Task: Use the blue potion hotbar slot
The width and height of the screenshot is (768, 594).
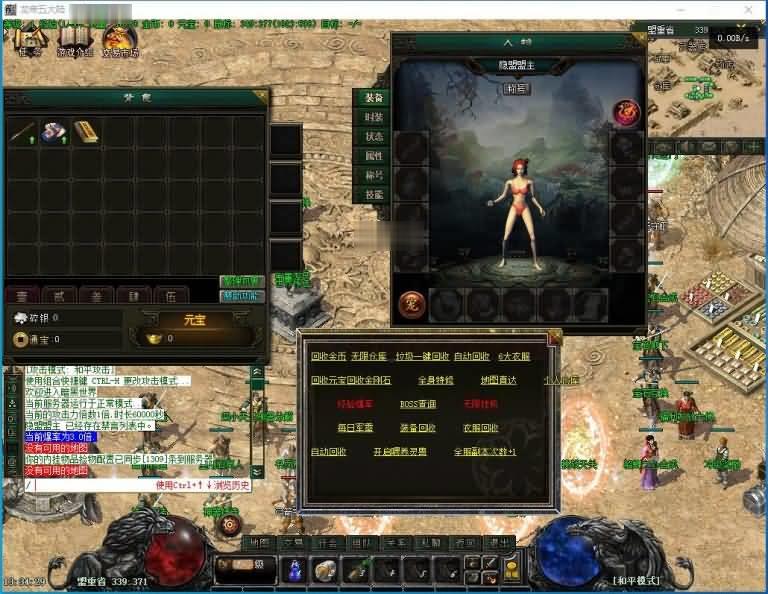Action: (296, 570)
